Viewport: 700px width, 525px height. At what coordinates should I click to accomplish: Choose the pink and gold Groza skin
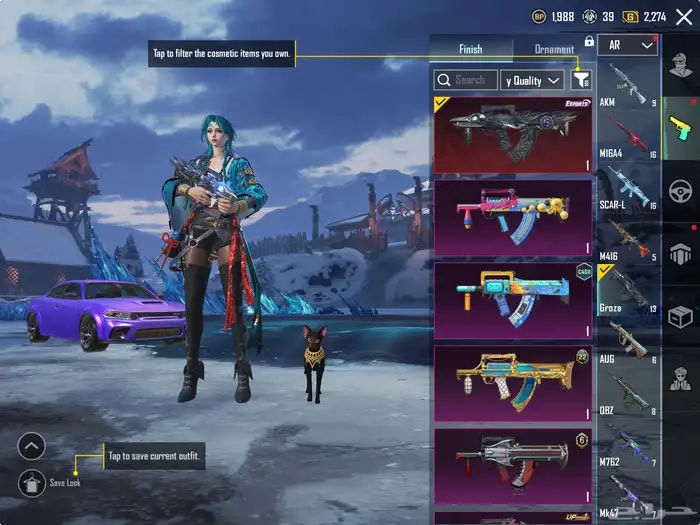tap(513, 217)
